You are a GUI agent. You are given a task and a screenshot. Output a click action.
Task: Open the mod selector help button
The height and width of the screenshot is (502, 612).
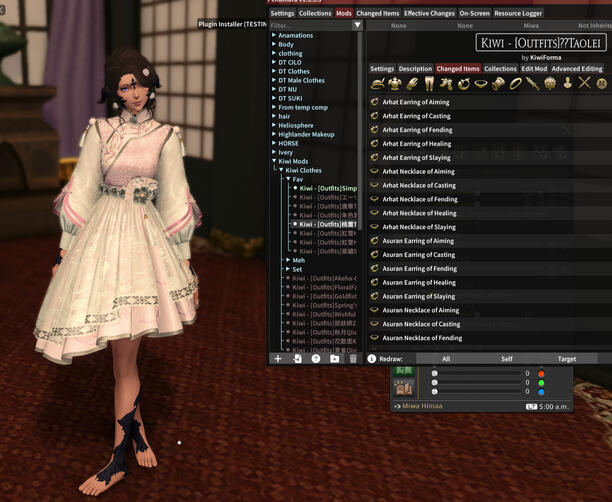pos(316,358)
